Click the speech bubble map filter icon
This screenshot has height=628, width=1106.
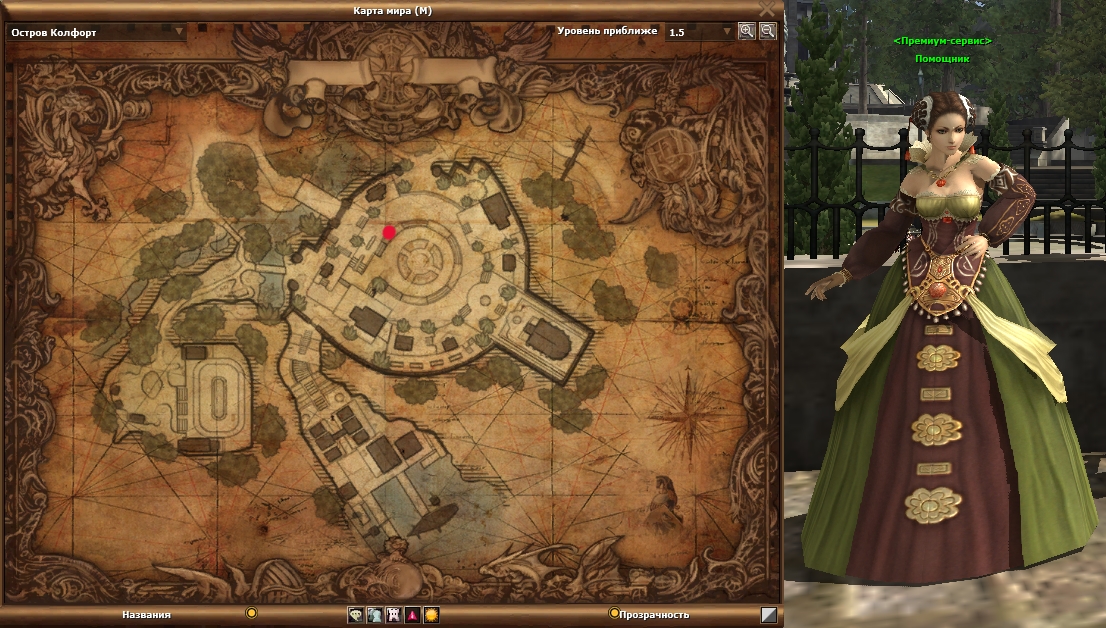[356, 615]
